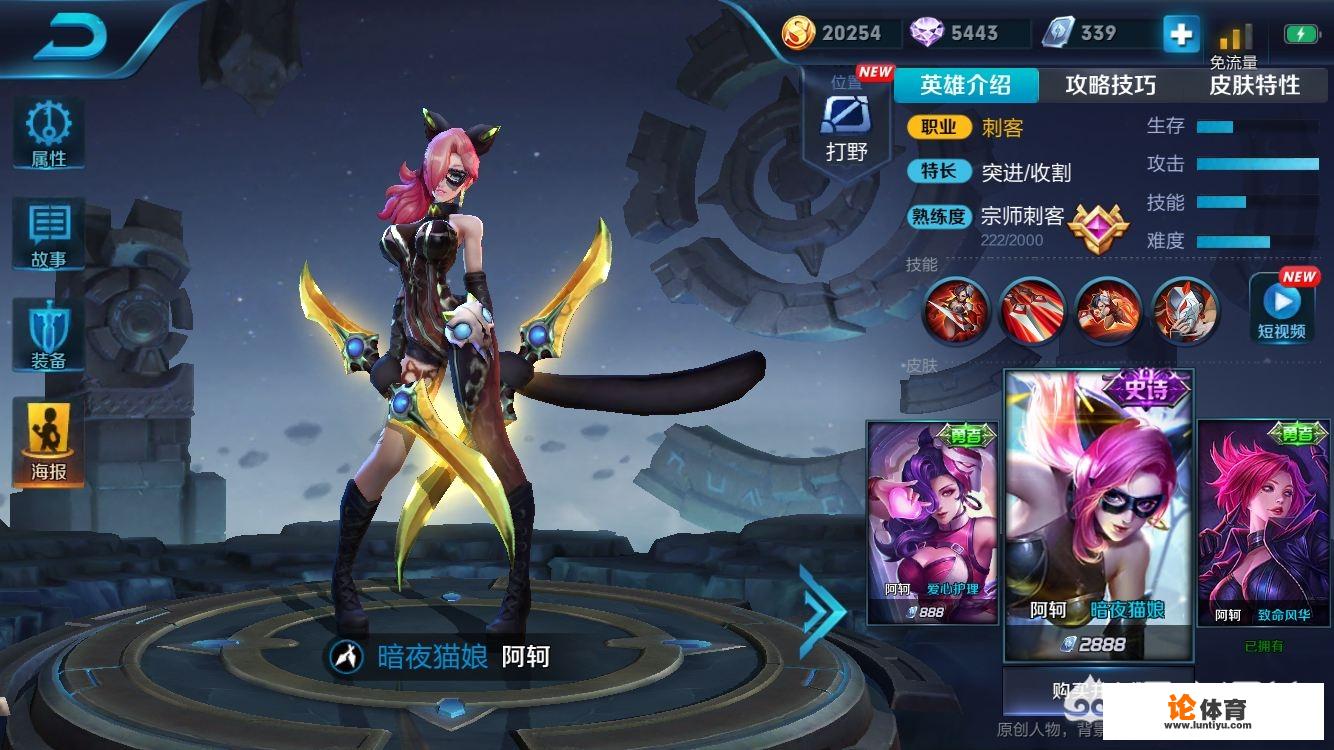Select the hero's first skill icon
1334x750 pixels.
(x=955, y=312)
